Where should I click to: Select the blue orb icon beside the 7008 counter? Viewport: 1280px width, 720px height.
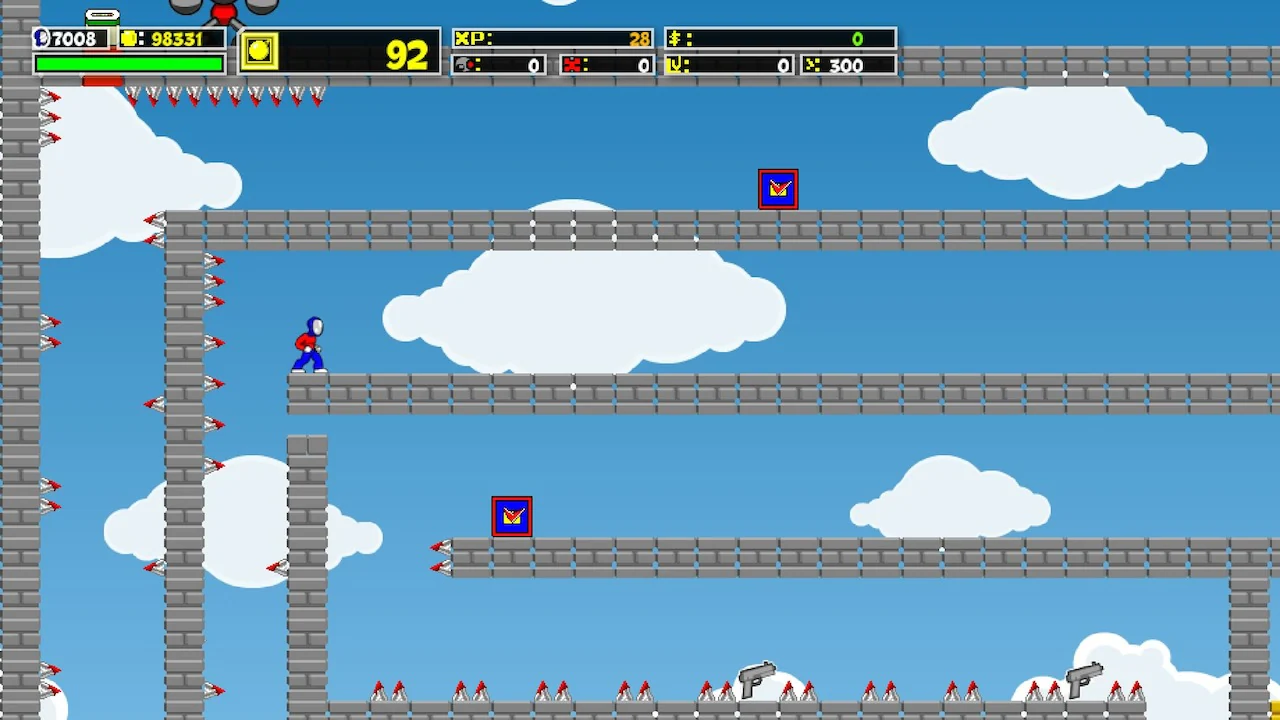pos(40,38)
